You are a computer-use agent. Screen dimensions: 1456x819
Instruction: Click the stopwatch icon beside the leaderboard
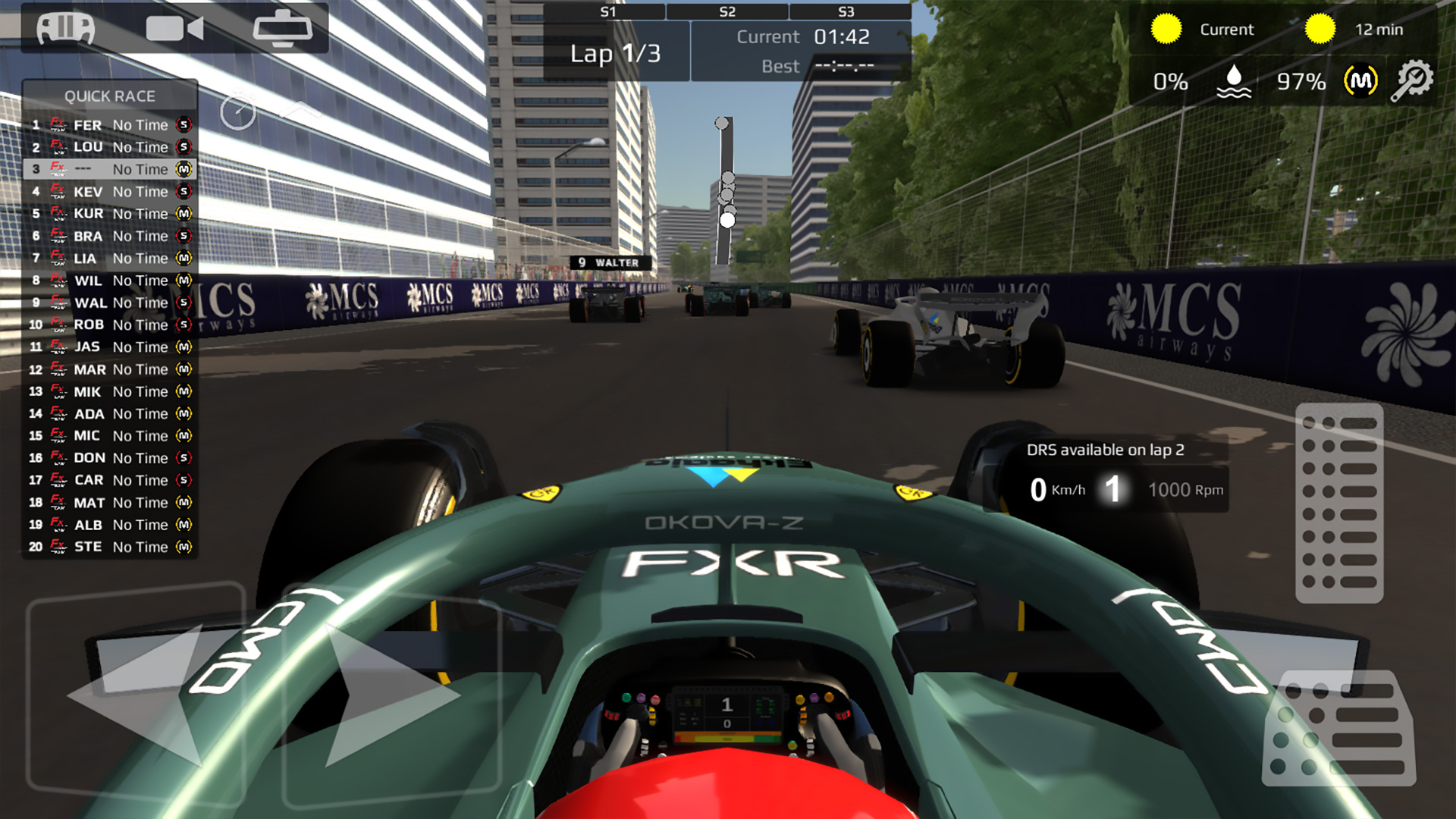pos(239,111)
